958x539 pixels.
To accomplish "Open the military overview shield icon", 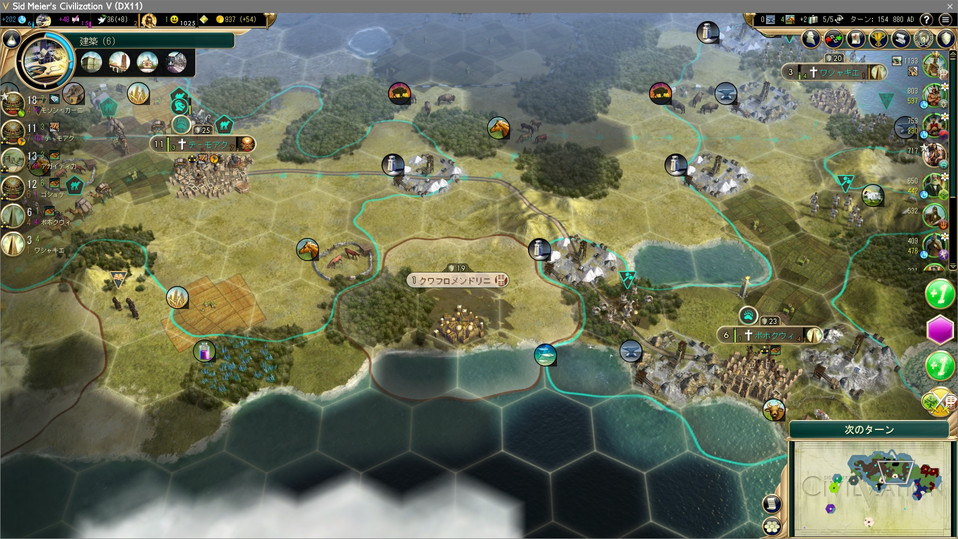I will pos(945,39).
